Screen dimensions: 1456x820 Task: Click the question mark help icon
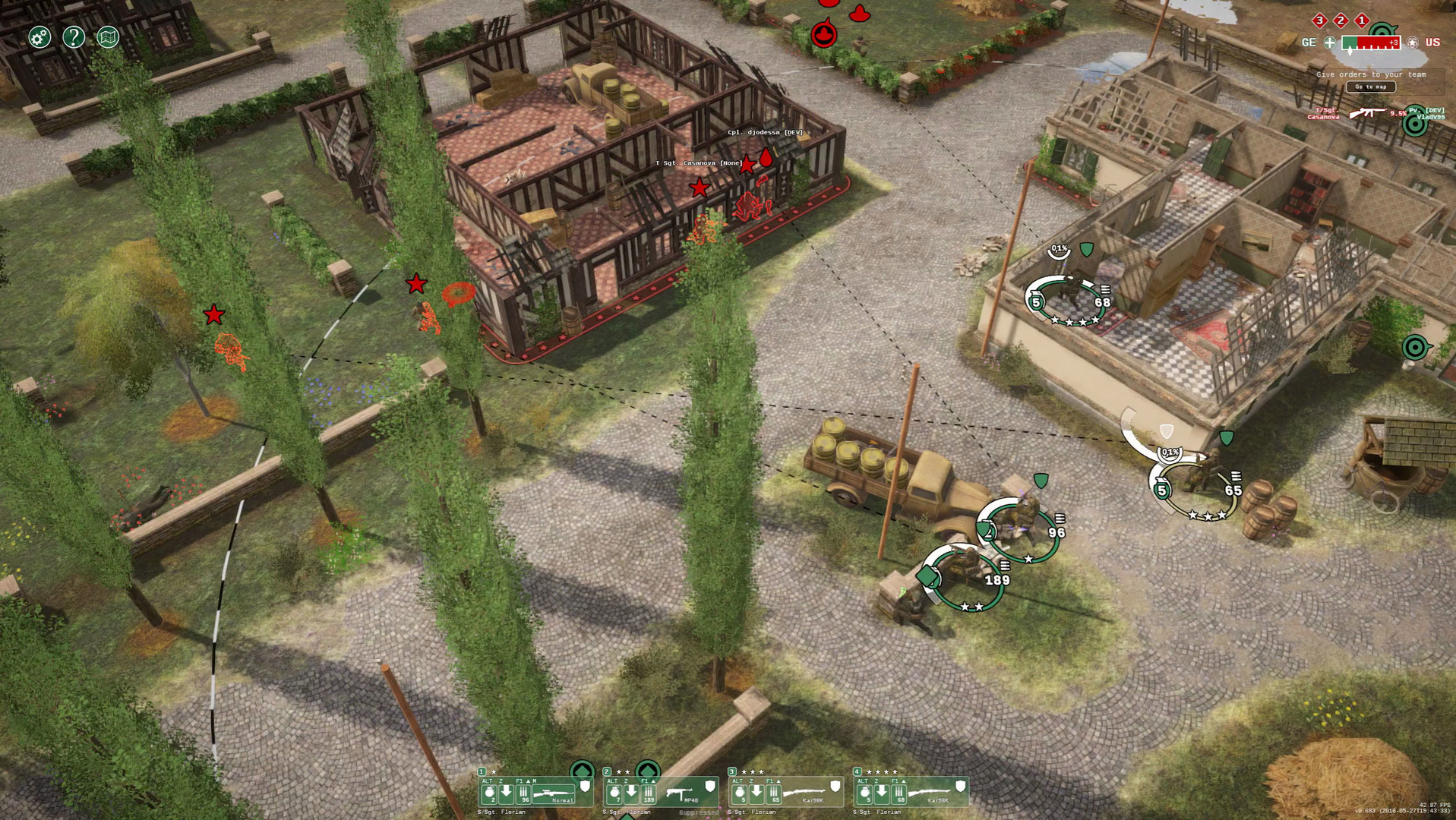74,37
